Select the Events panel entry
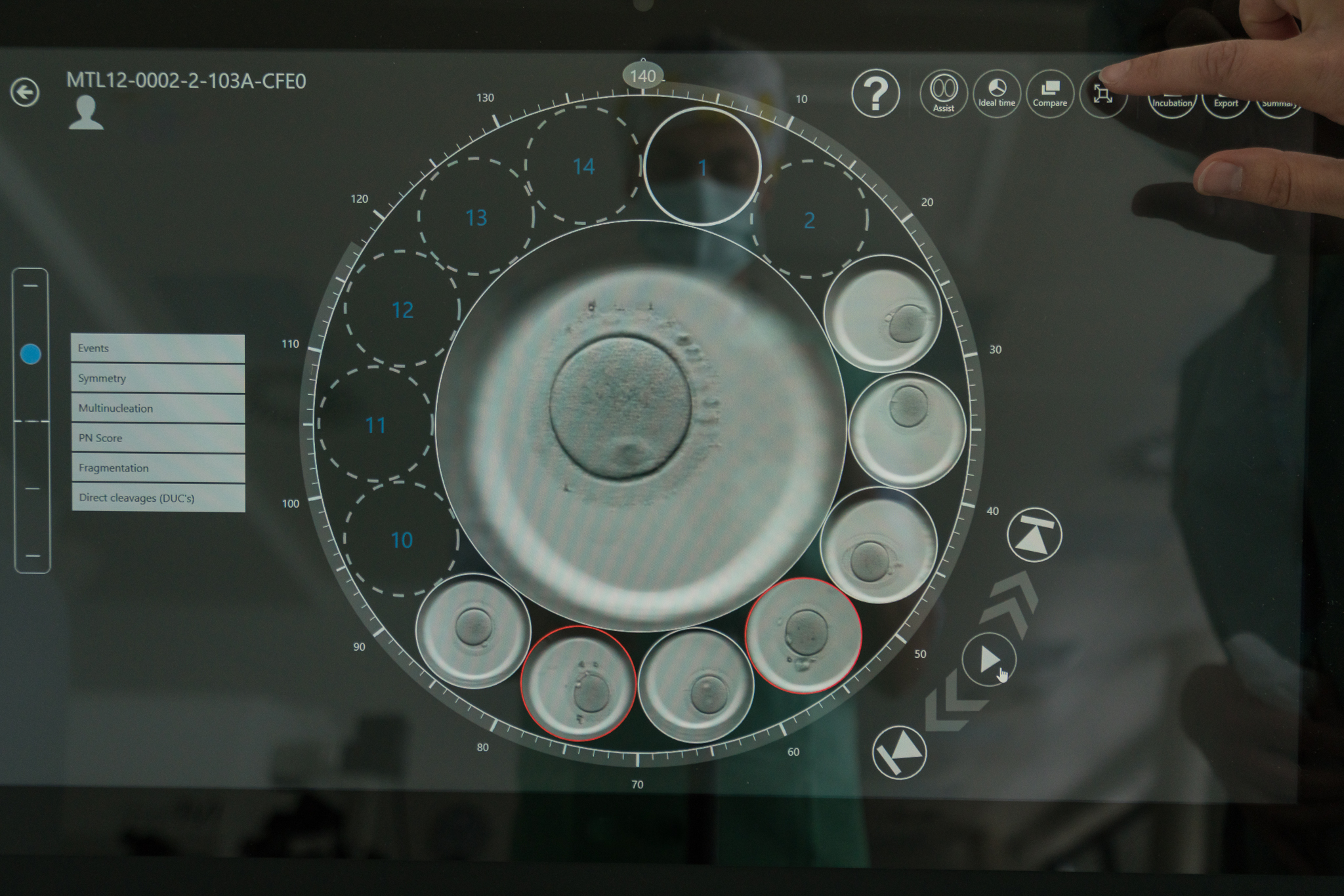1344x896 pixels. tap(157, 348)
